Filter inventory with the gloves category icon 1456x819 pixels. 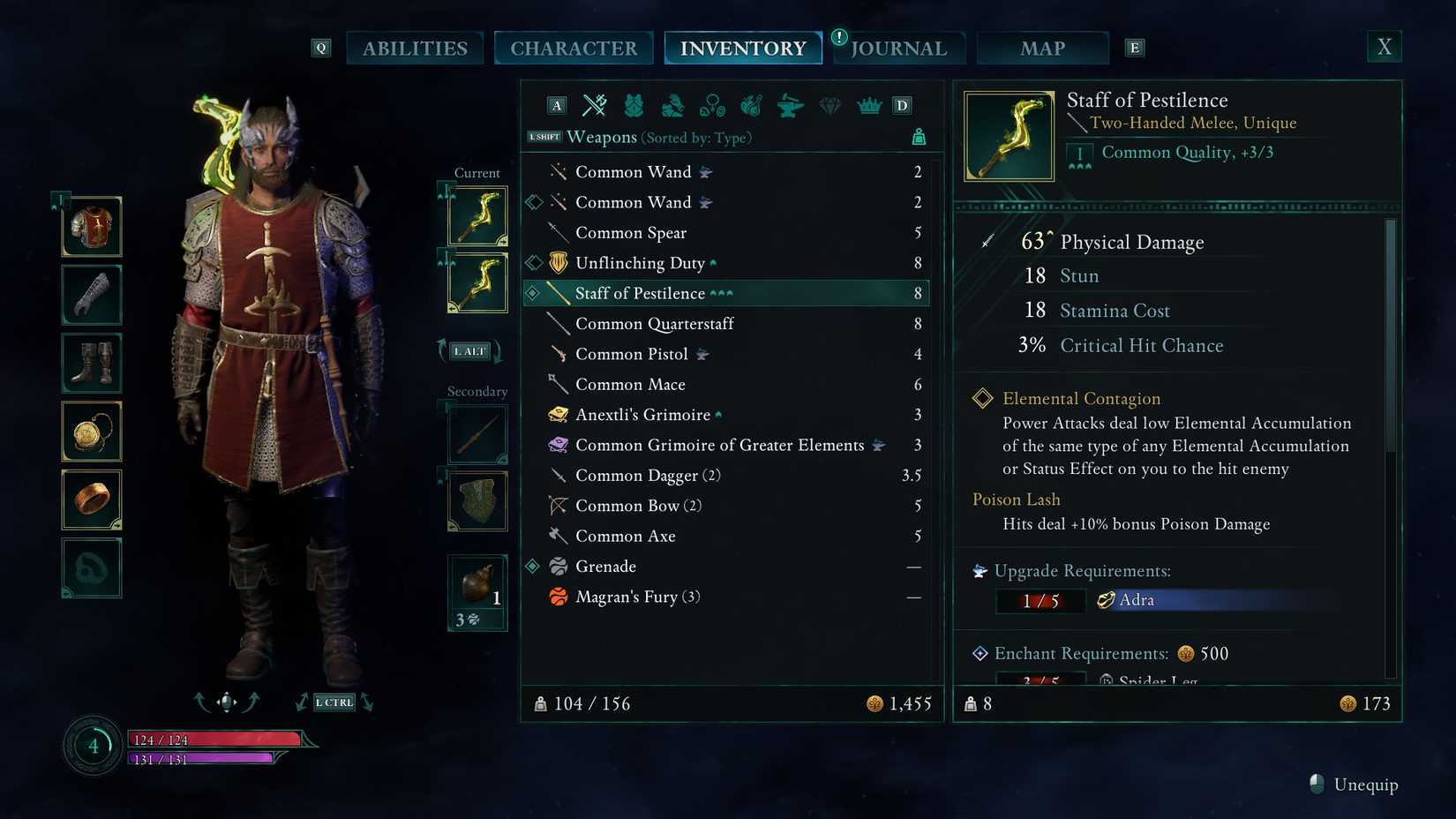673,105
